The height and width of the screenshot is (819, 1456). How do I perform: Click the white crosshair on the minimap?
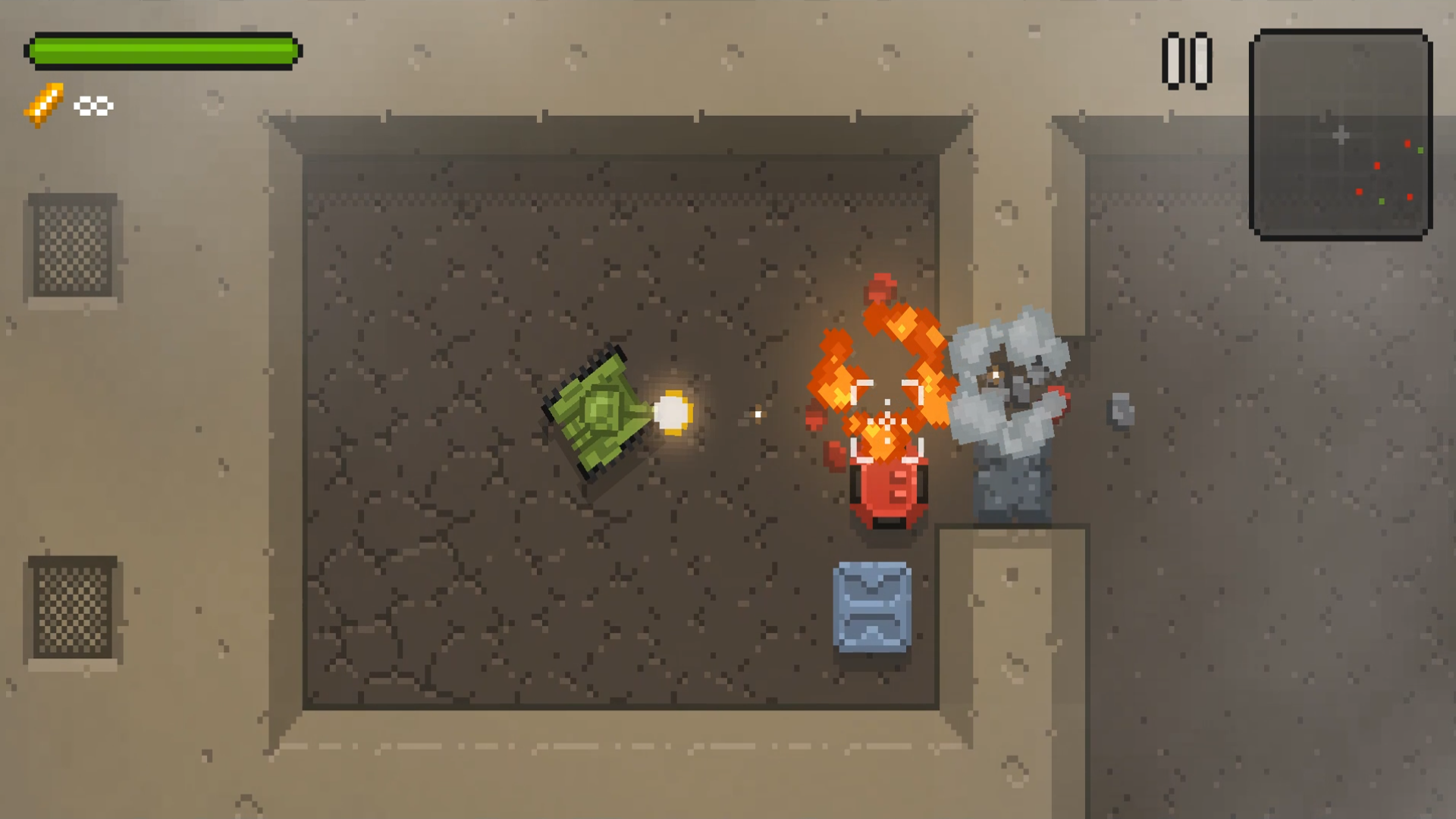(1341, 133)
